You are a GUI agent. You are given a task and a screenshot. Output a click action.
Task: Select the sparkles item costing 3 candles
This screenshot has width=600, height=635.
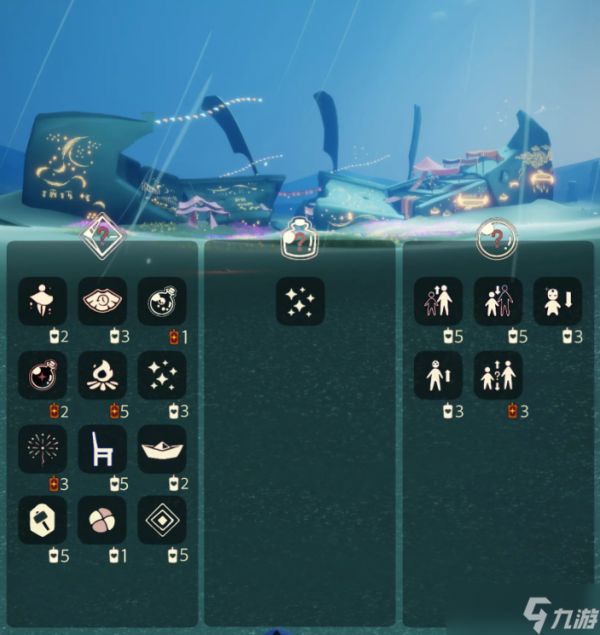[161, 375]
